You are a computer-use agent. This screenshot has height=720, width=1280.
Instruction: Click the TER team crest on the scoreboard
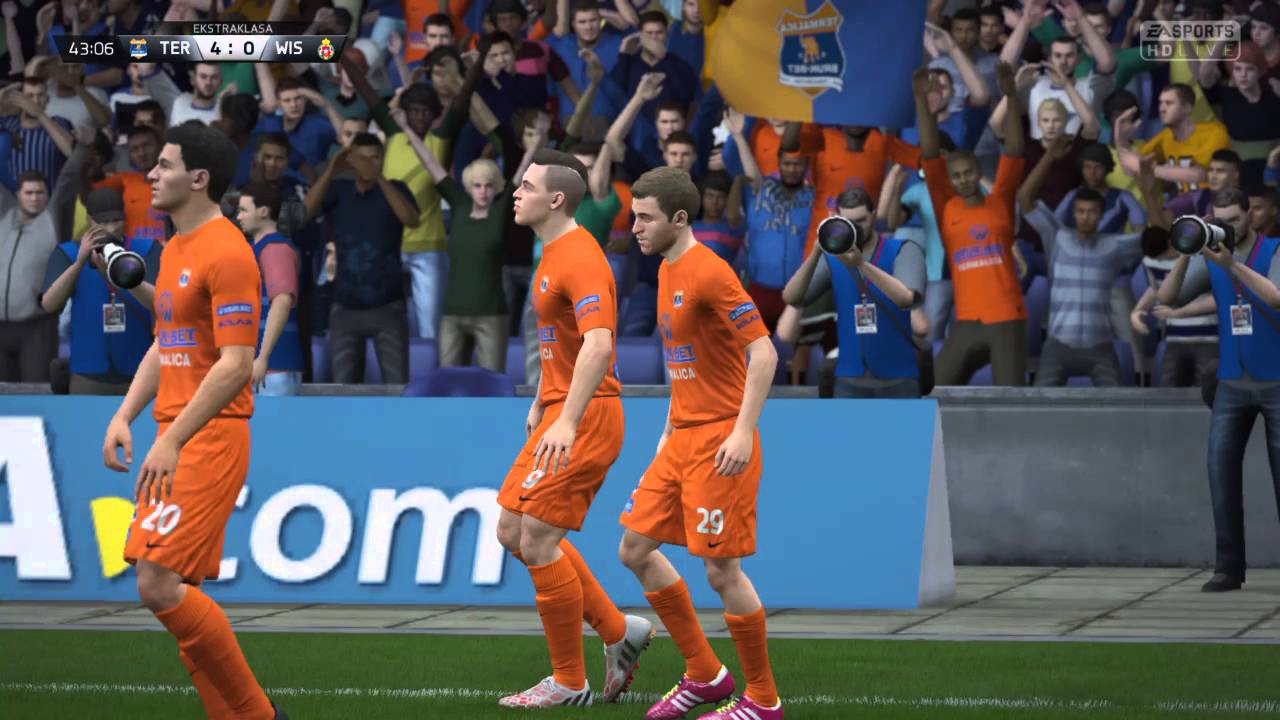[138, 48]
